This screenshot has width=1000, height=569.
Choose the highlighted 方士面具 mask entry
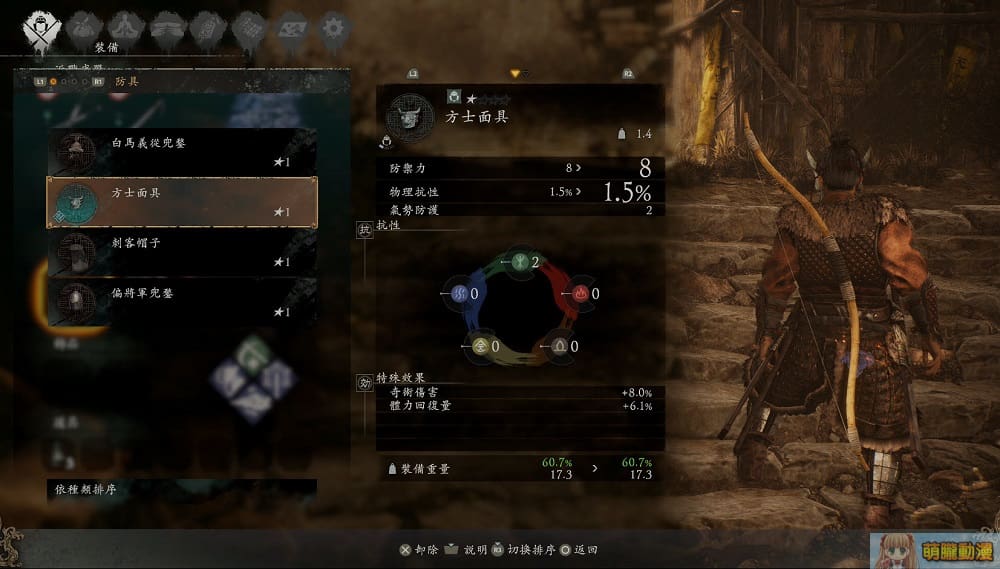coord(181,202)
